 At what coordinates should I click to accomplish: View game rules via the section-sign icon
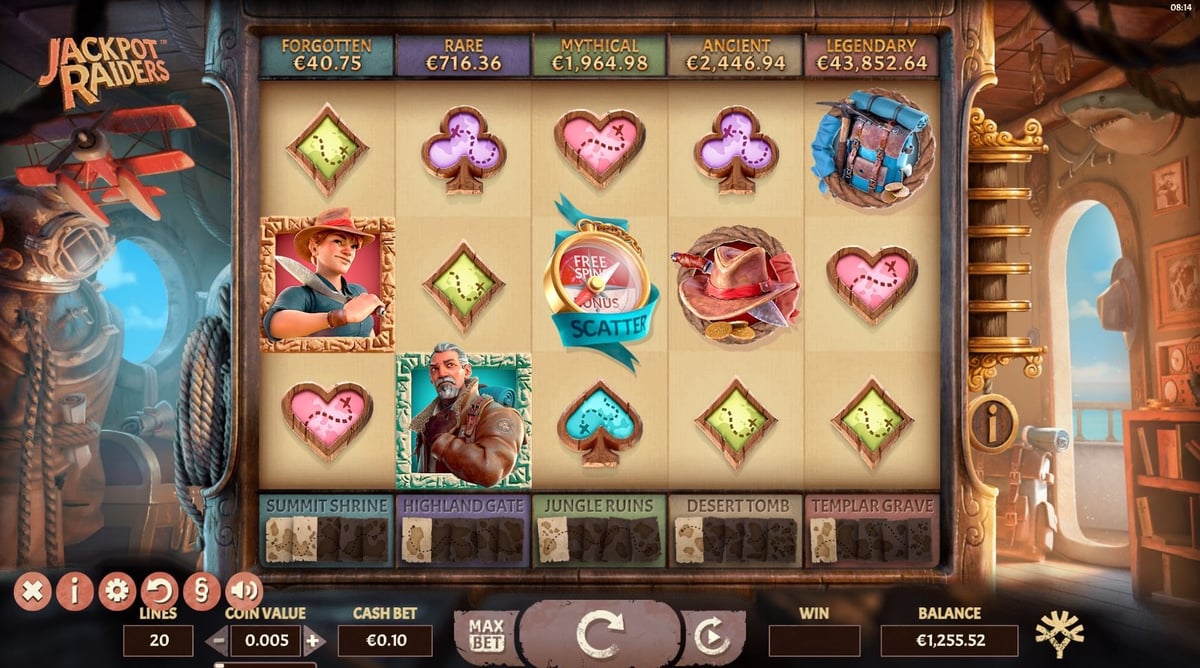[201, 591]
